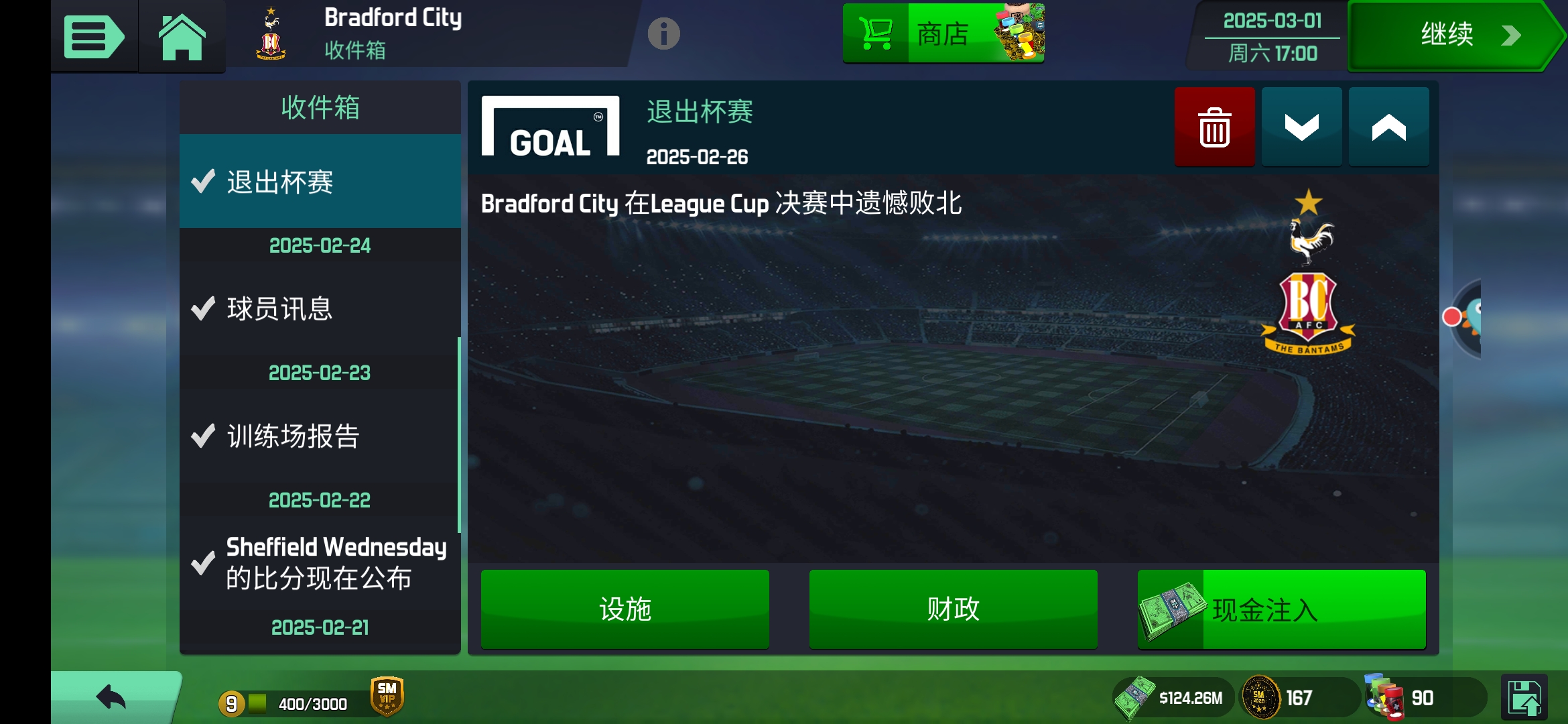Click the 继续 continue arrow button
Viewport: 1568px width, 724px height.
click(1454, 35)
